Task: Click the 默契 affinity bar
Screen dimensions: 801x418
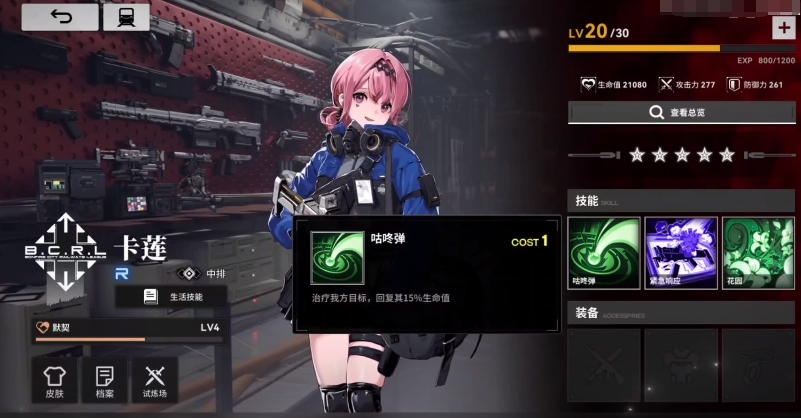Action: (x=126, y=331)
